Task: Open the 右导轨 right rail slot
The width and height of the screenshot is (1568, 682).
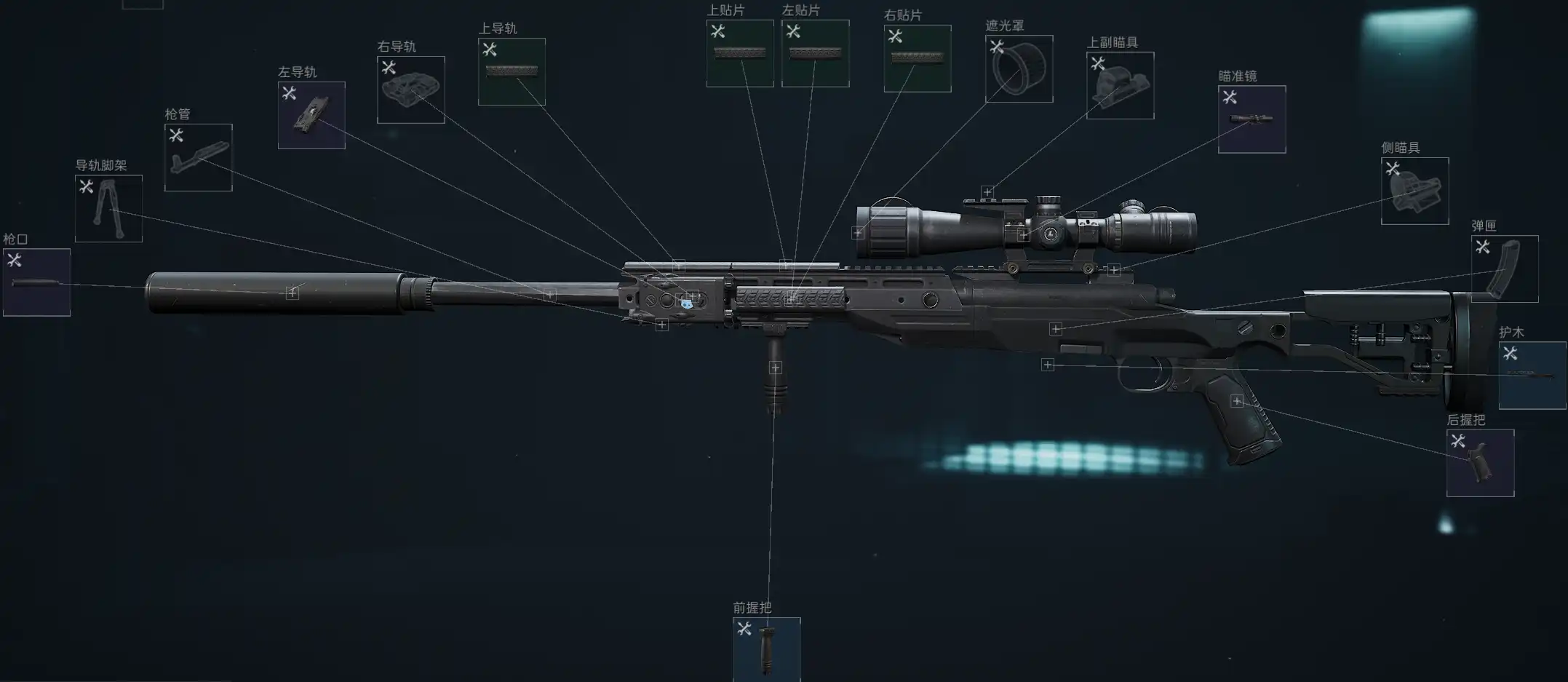Action: coord(410,90)
